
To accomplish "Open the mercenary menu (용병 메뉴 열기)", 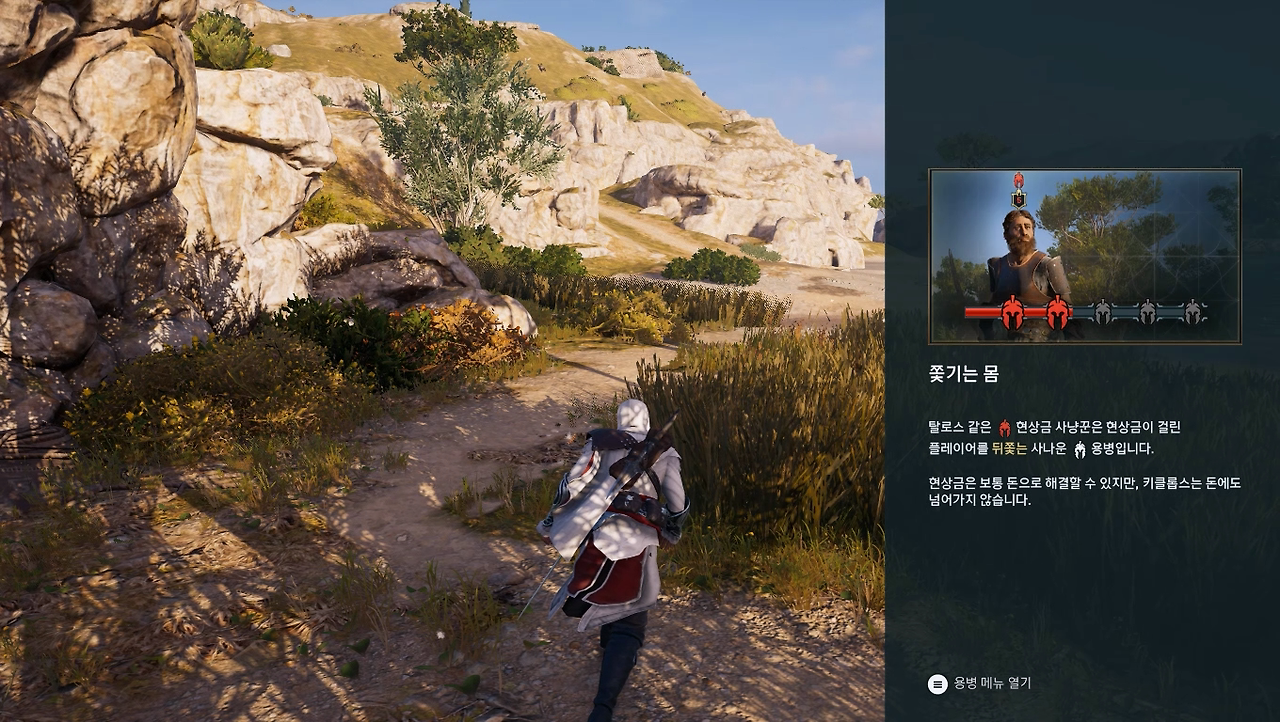I will point(980,684).
